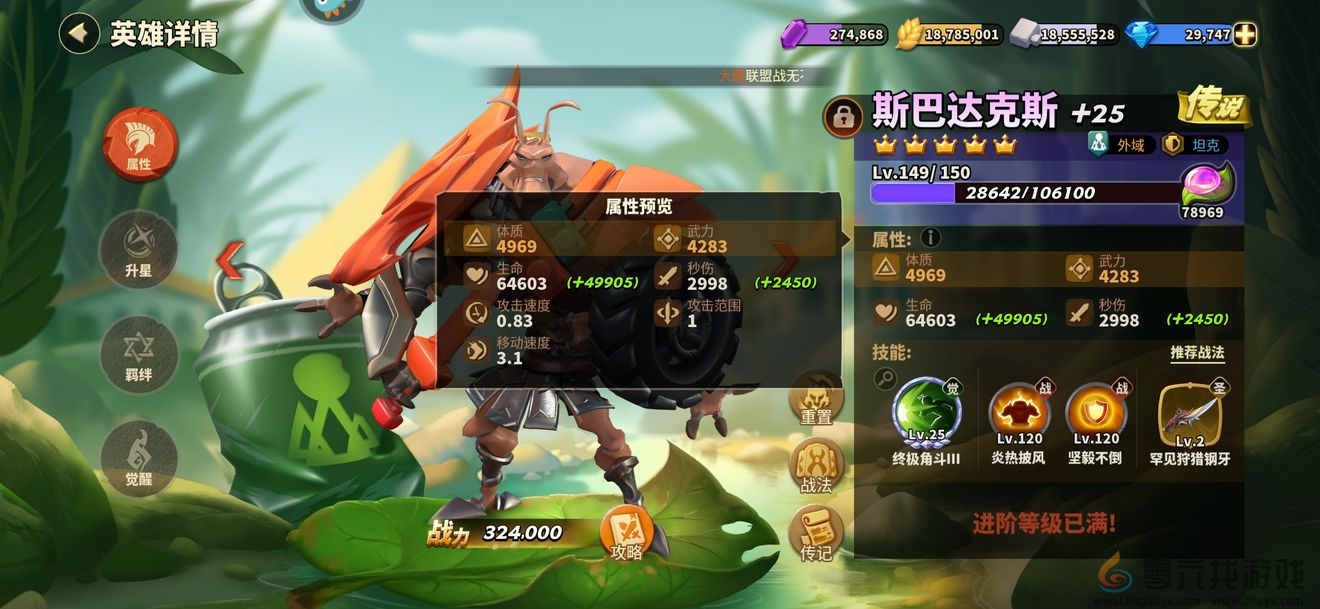
Task: Go back from the 英雄详情 screen
Action: tap(78, 33)
